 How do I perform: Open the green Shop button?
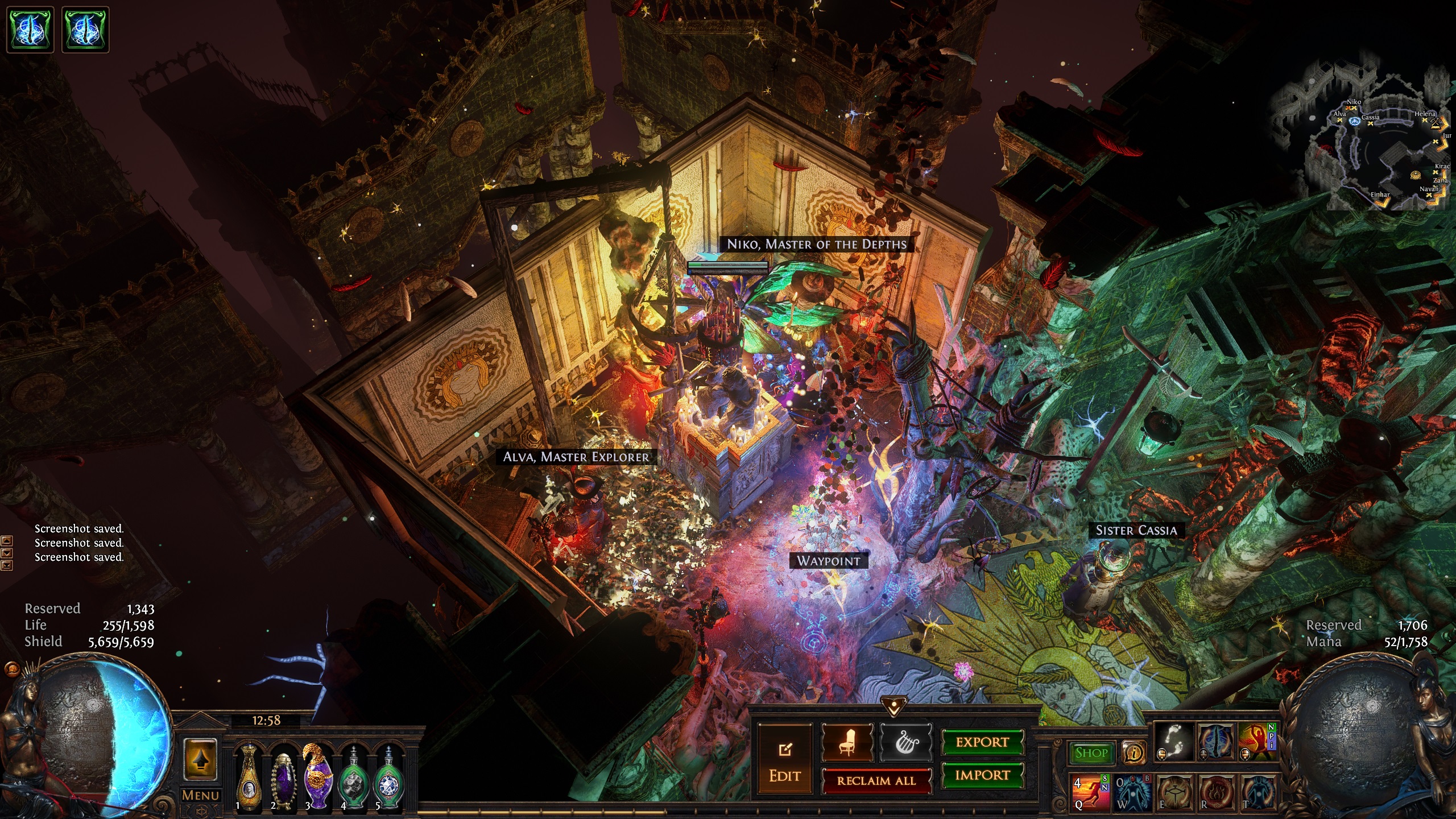(x=1091, y=753)
